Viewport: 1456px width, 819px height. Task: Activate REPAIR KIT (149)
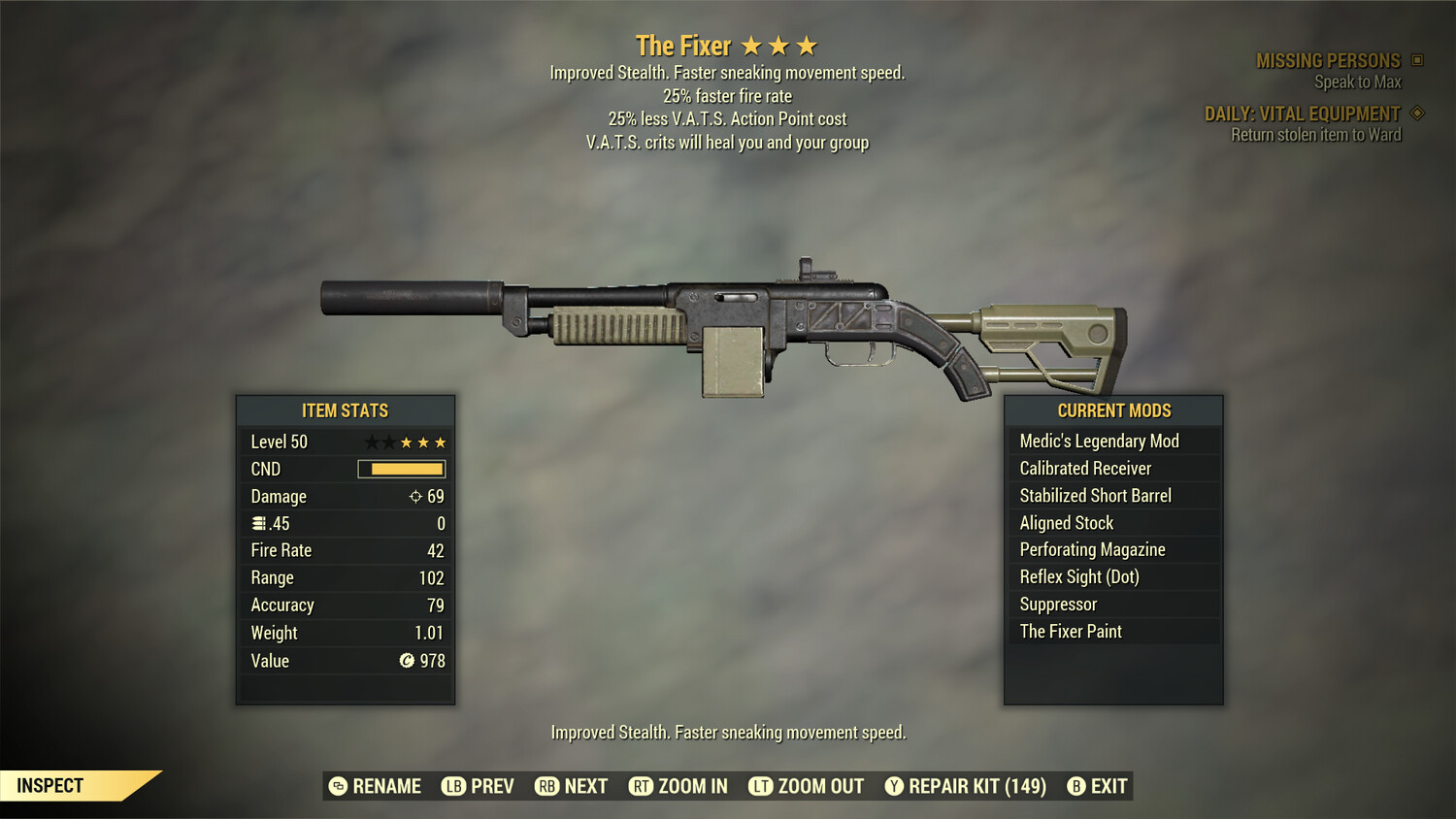974,786
